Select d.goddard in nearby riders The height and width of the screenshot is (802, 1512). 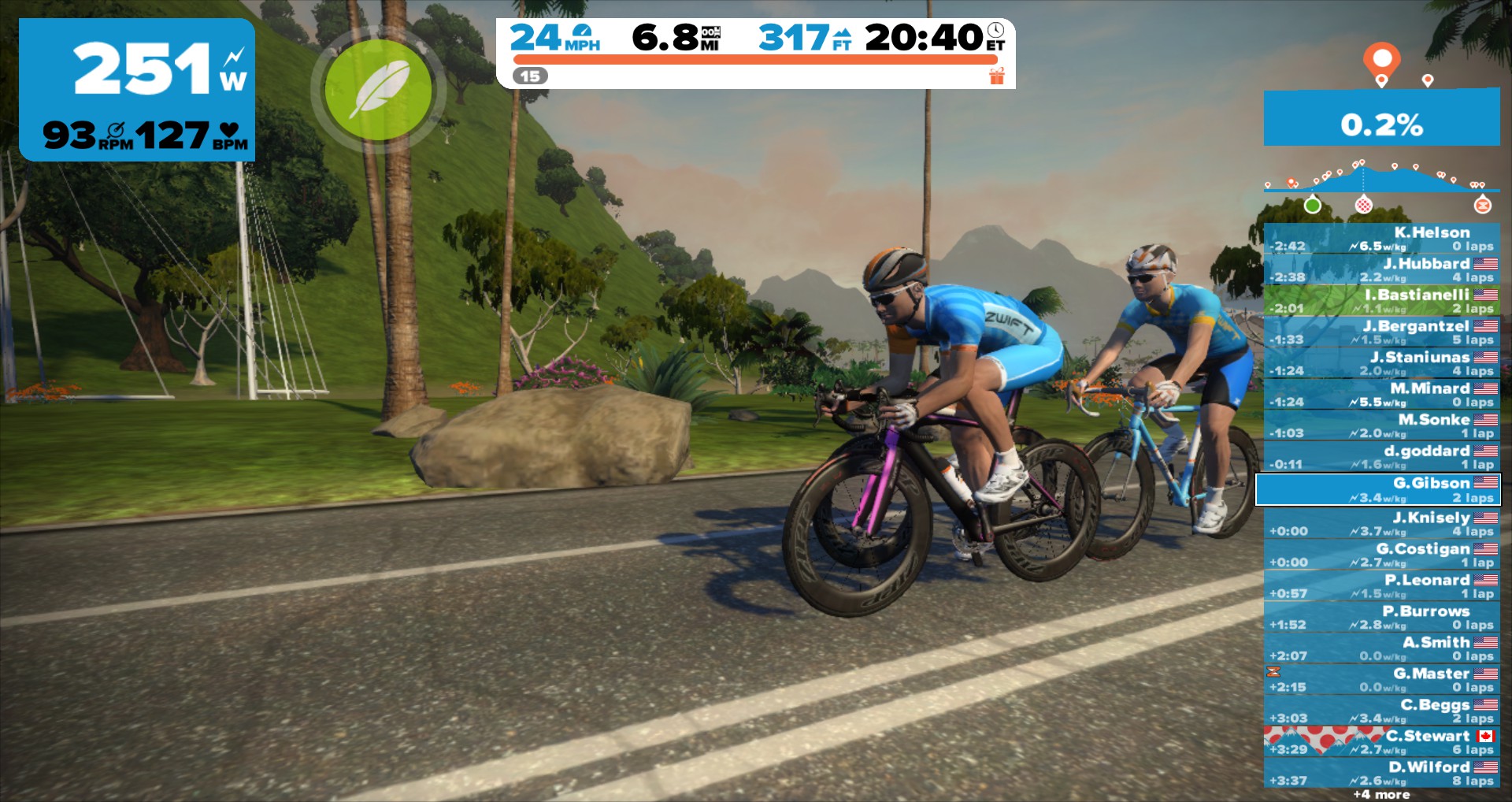1381,457
